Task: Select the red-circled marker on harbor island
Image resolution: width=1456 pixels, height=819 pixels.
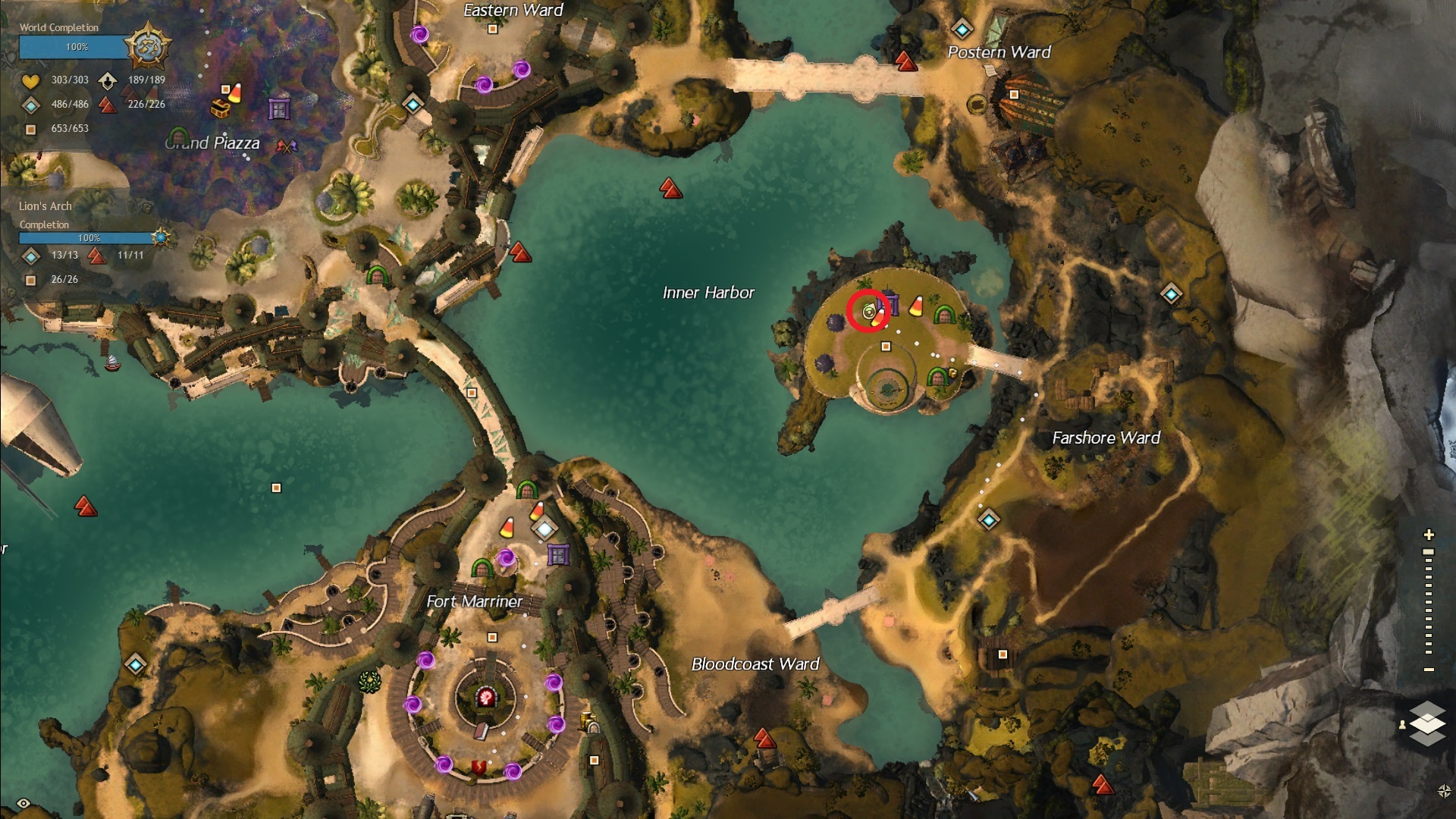Action: point(869,311)
